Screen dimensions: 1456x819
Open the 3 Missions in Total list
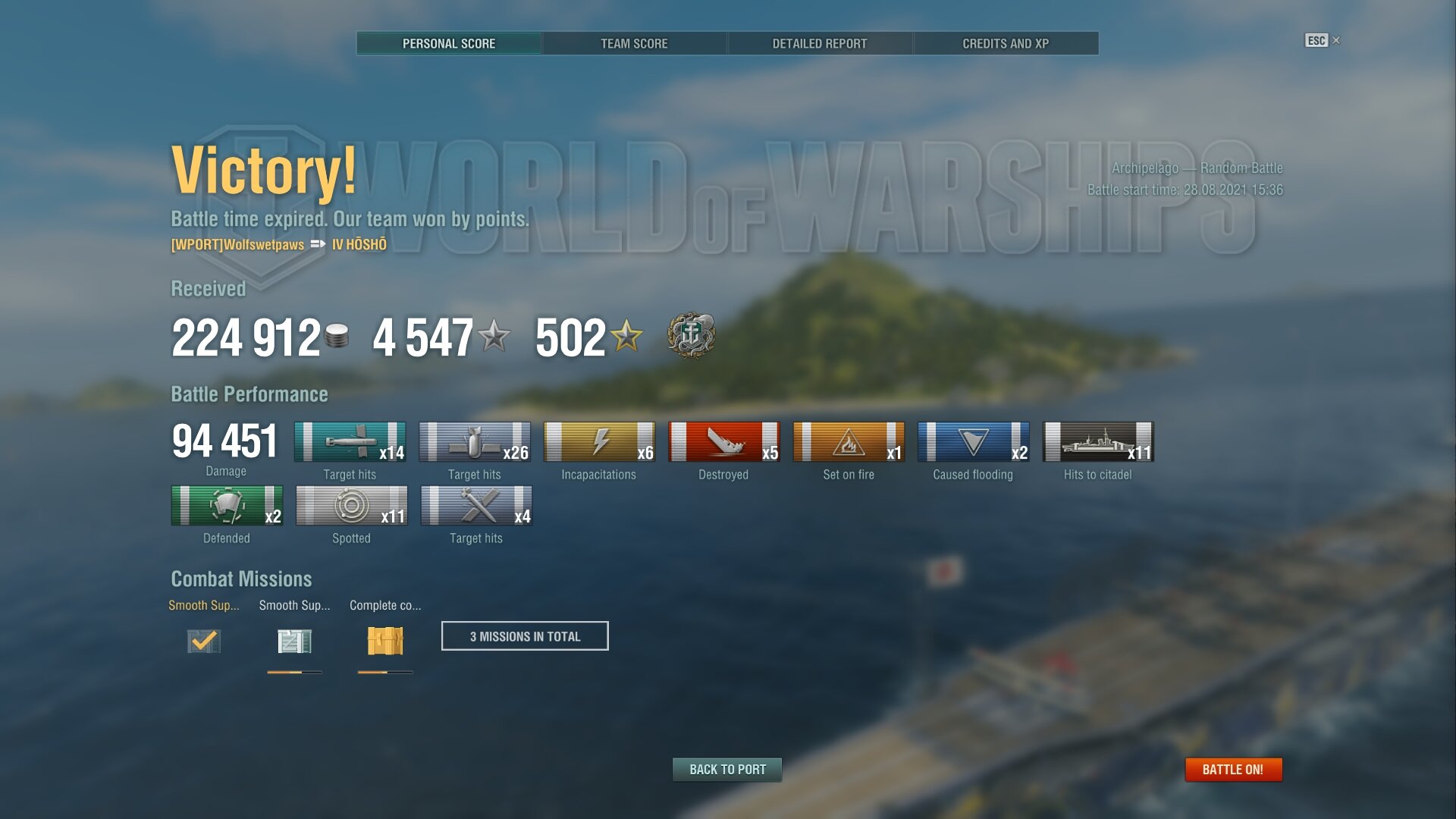pos(525,636)
